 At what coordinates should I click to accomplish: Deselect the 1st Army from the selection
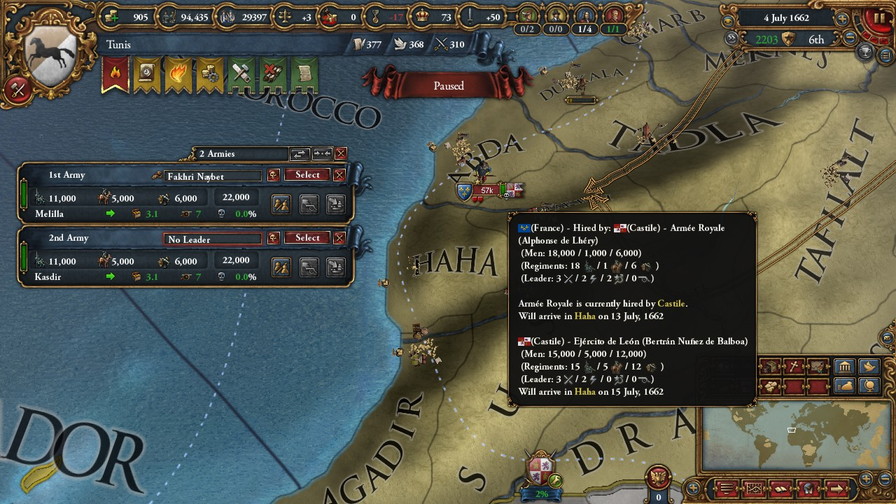point(339,175)
